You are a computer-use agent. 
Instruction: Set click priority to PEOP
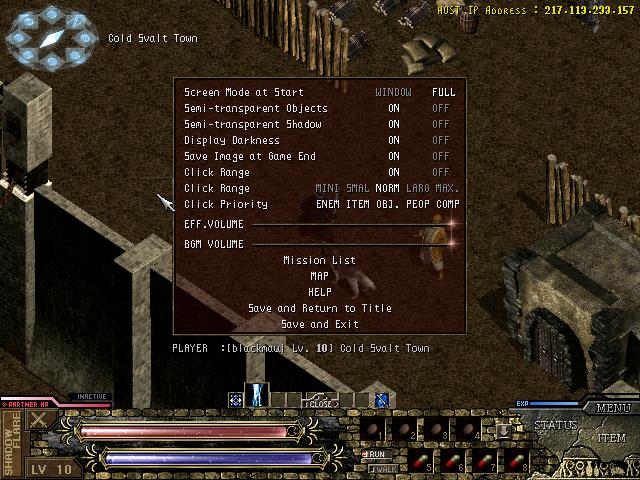[x=417, y=204]
